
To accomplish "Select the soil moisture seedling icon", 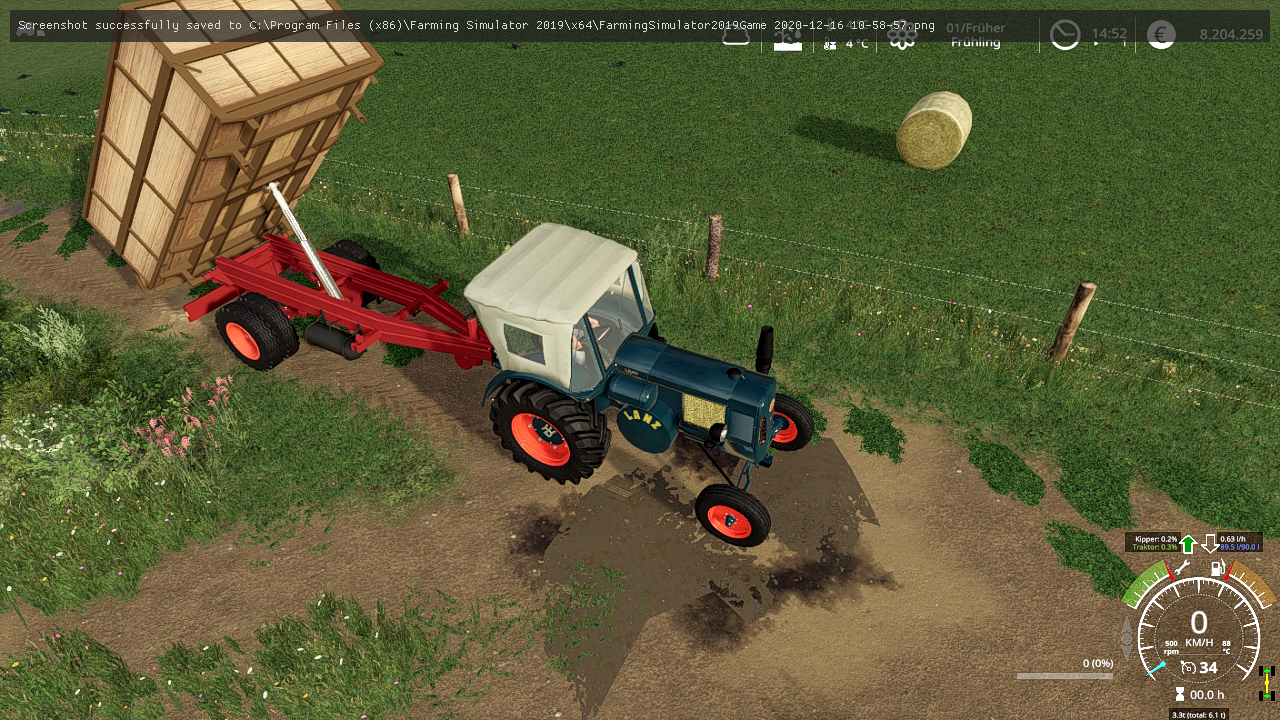I will 788,38.
